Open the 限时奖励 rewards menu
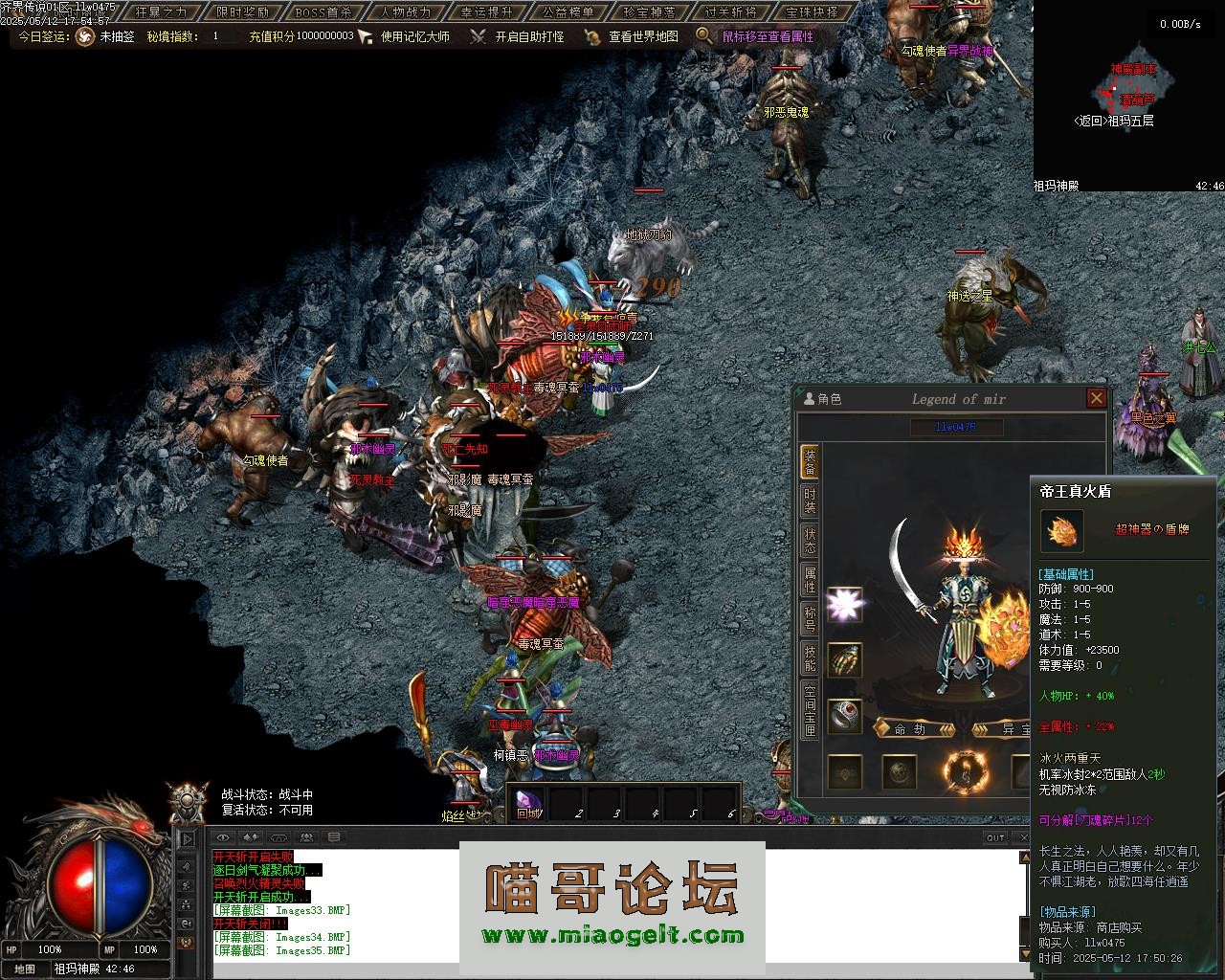1225x980 pixels. point(242,12)
